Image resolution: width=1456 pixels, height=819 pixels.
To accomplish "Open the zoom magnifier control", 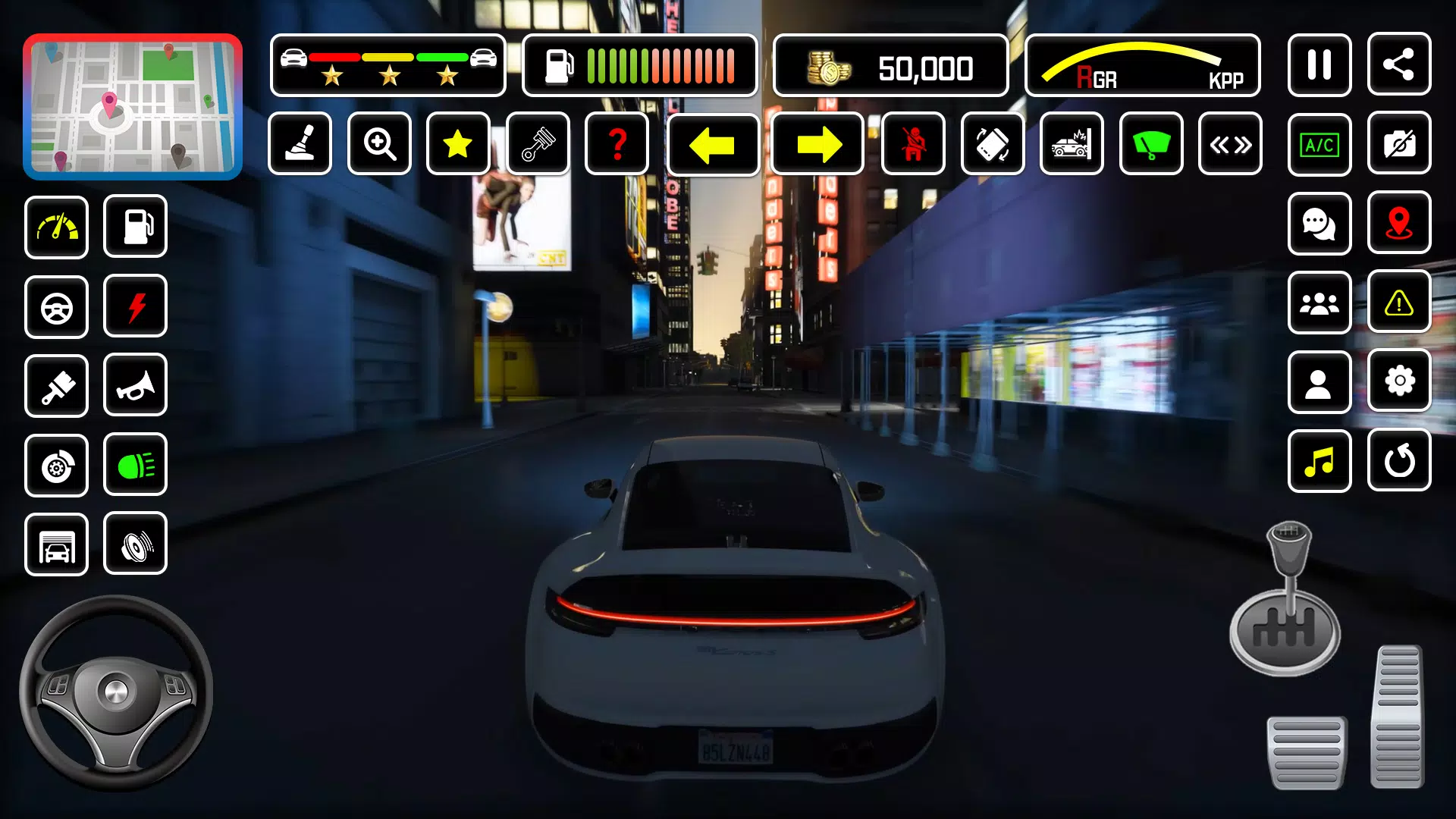I will click(379, 144).
